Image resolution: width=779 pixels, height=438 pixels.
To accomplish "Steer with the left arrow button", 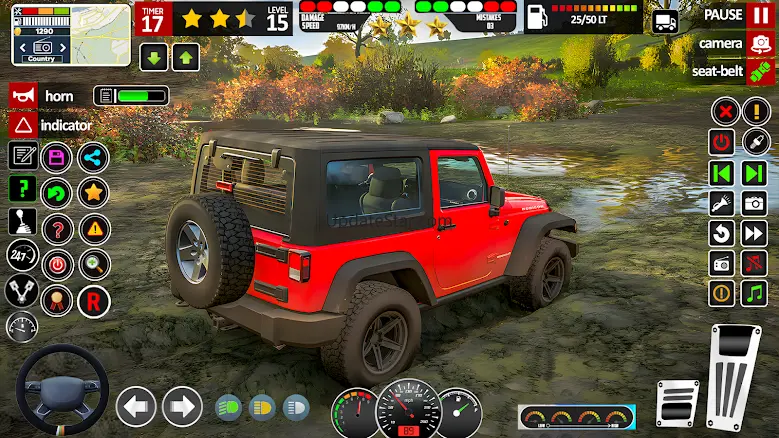I will point(136,406).
